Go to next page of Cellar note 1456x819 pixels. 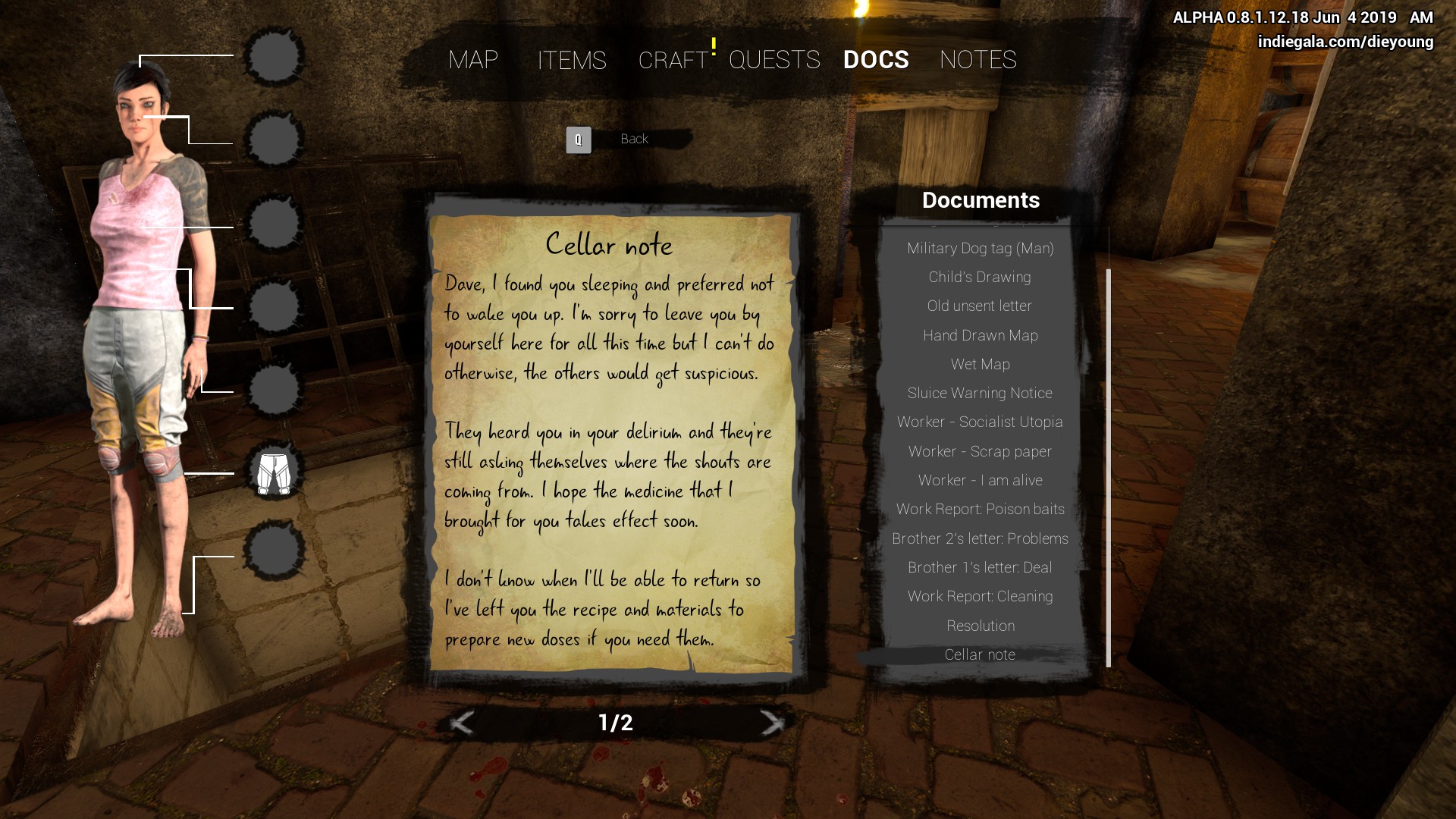[x=771, y=723]
